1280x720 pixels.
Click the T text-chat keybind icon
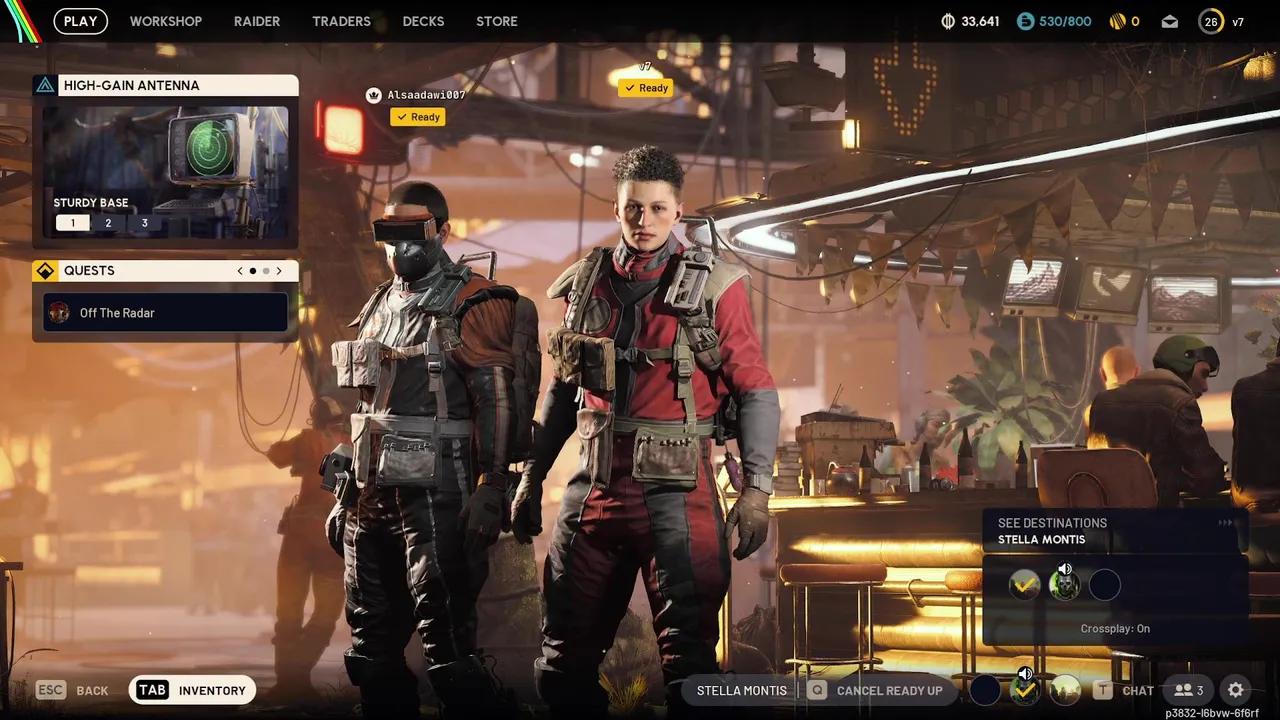click(x=1104, y=690)
